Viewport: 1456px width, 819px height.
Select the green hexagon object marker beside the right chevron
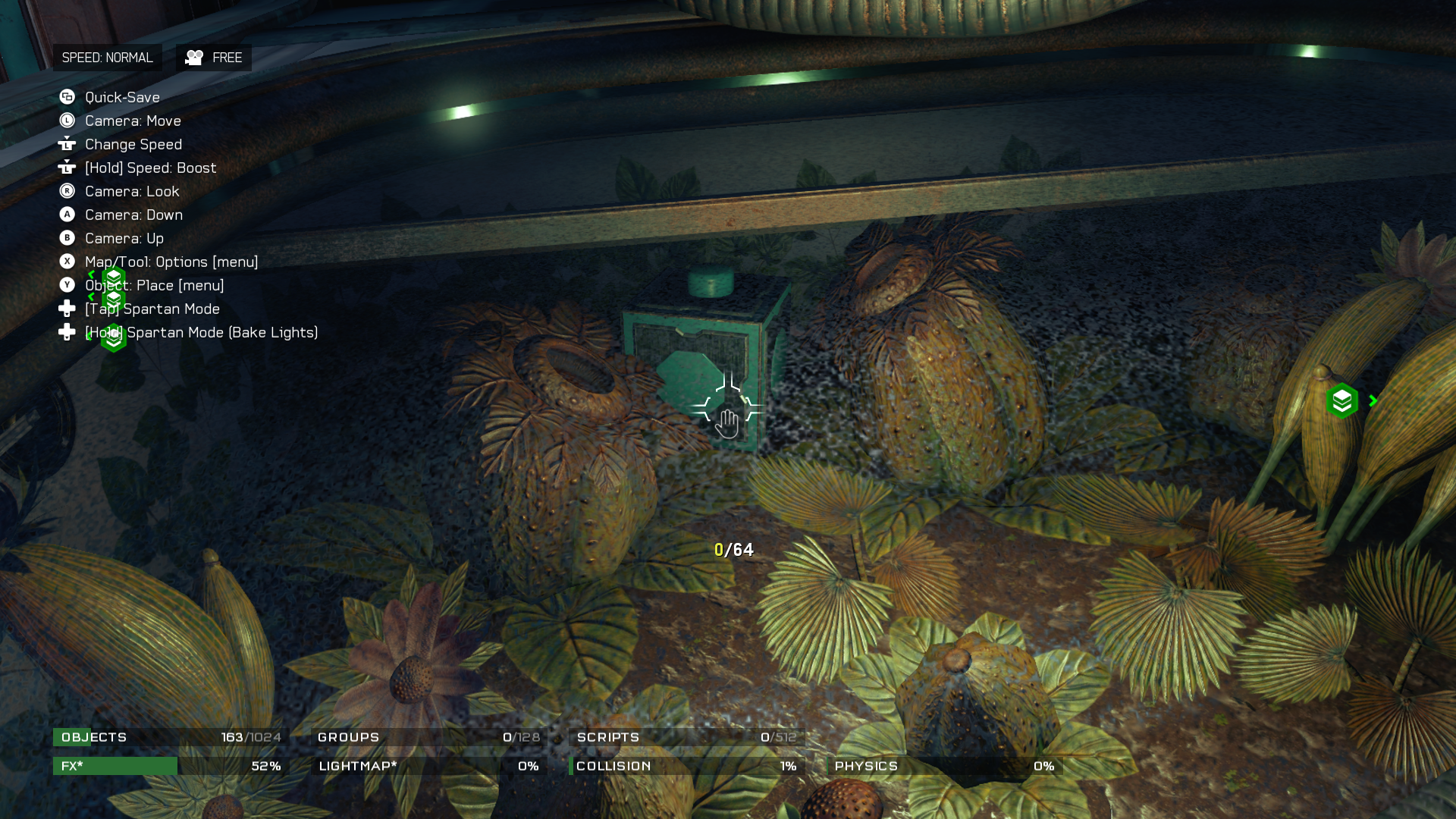(1341, 401)
